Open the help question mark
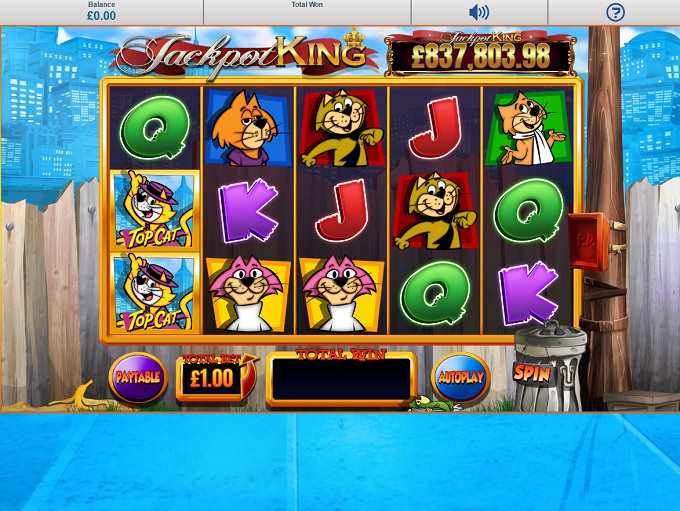680x511 pixels. pyautogui.click(x=615, y=12)
